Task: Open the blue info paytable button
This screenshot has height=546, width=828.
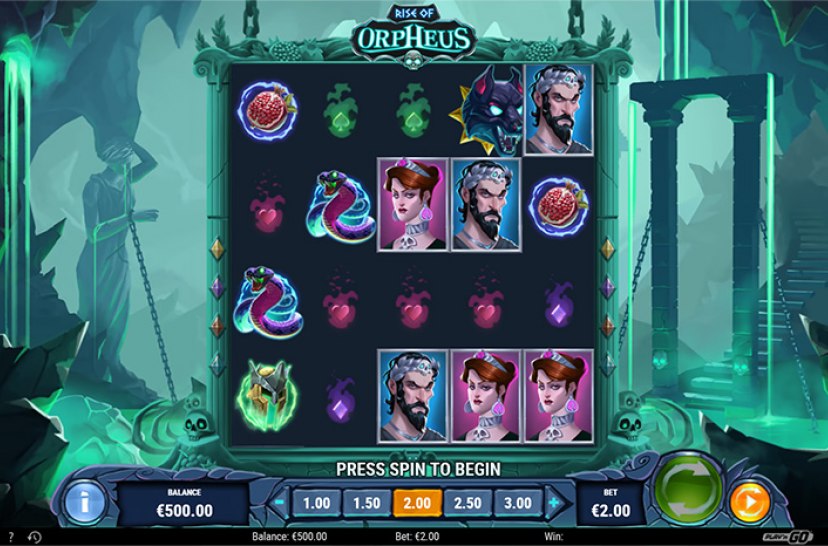Action: [x=83, y=502]
